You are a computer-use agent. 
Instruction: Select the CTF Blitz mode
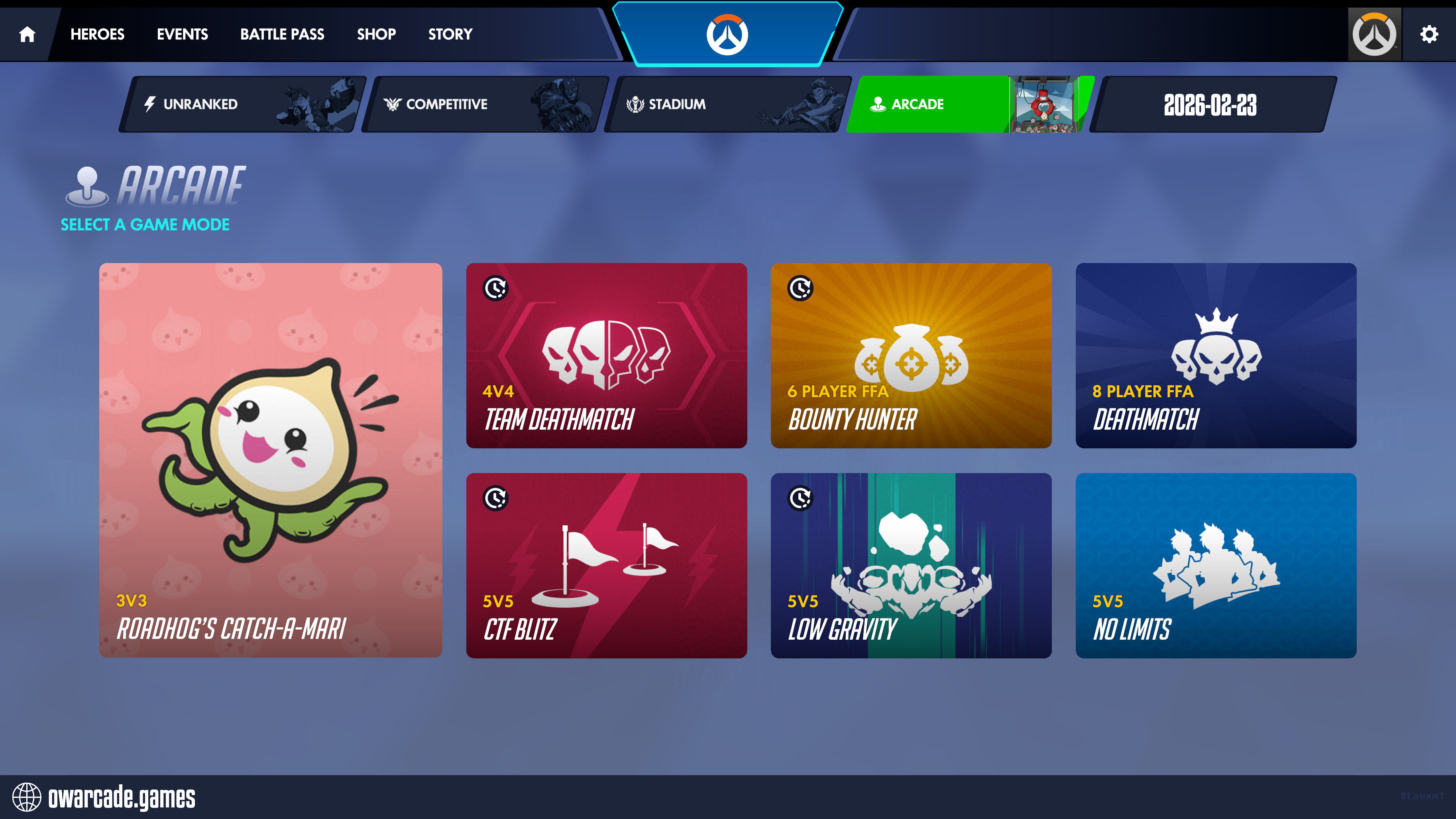[x=606, y=565]
